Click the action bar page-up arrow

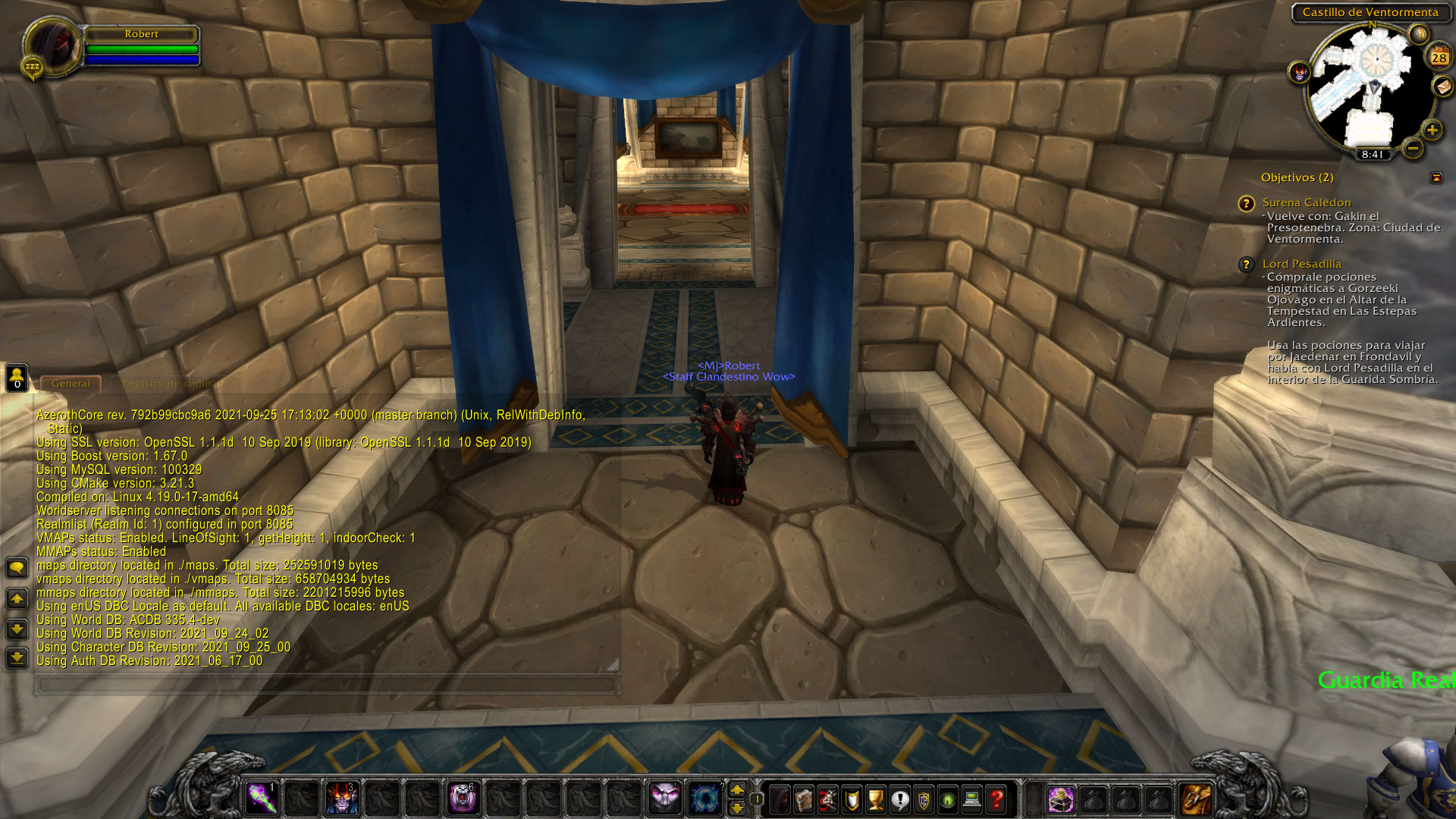point(736,790)
